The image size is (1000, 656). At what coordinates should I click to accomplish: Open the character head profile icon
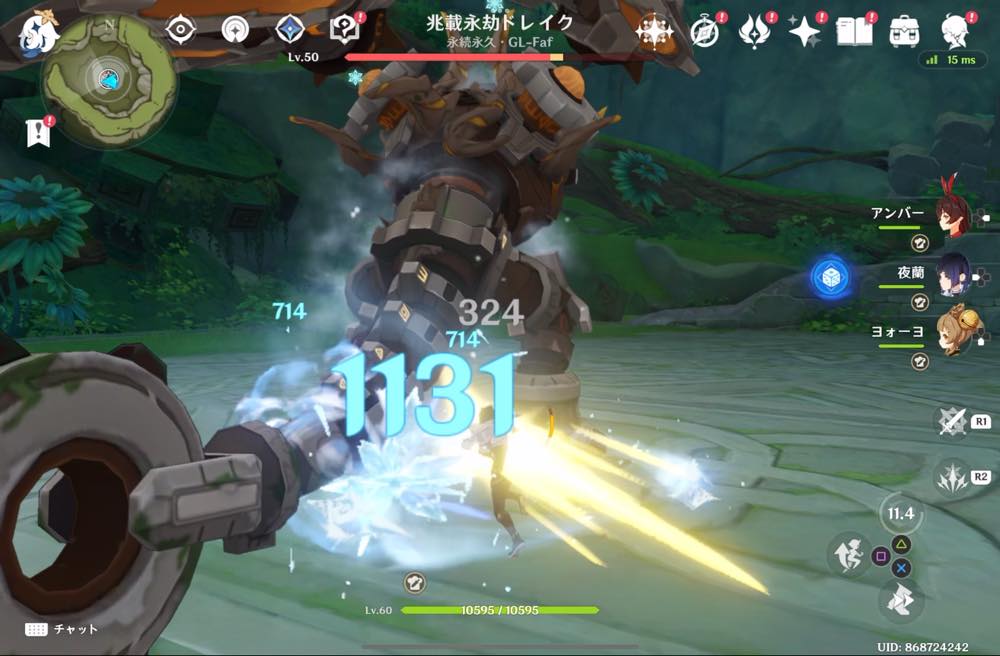pos(957,30)
